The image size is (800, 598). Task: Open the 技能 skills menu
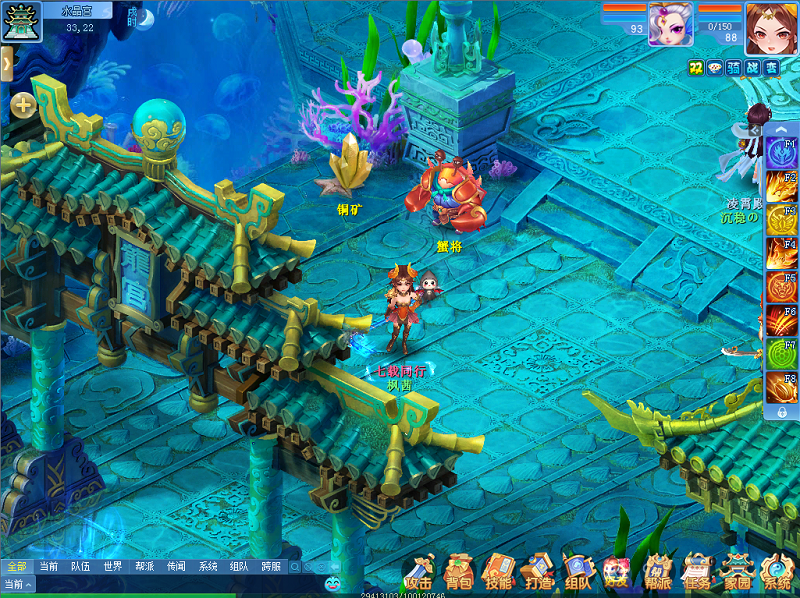(497, 572)
